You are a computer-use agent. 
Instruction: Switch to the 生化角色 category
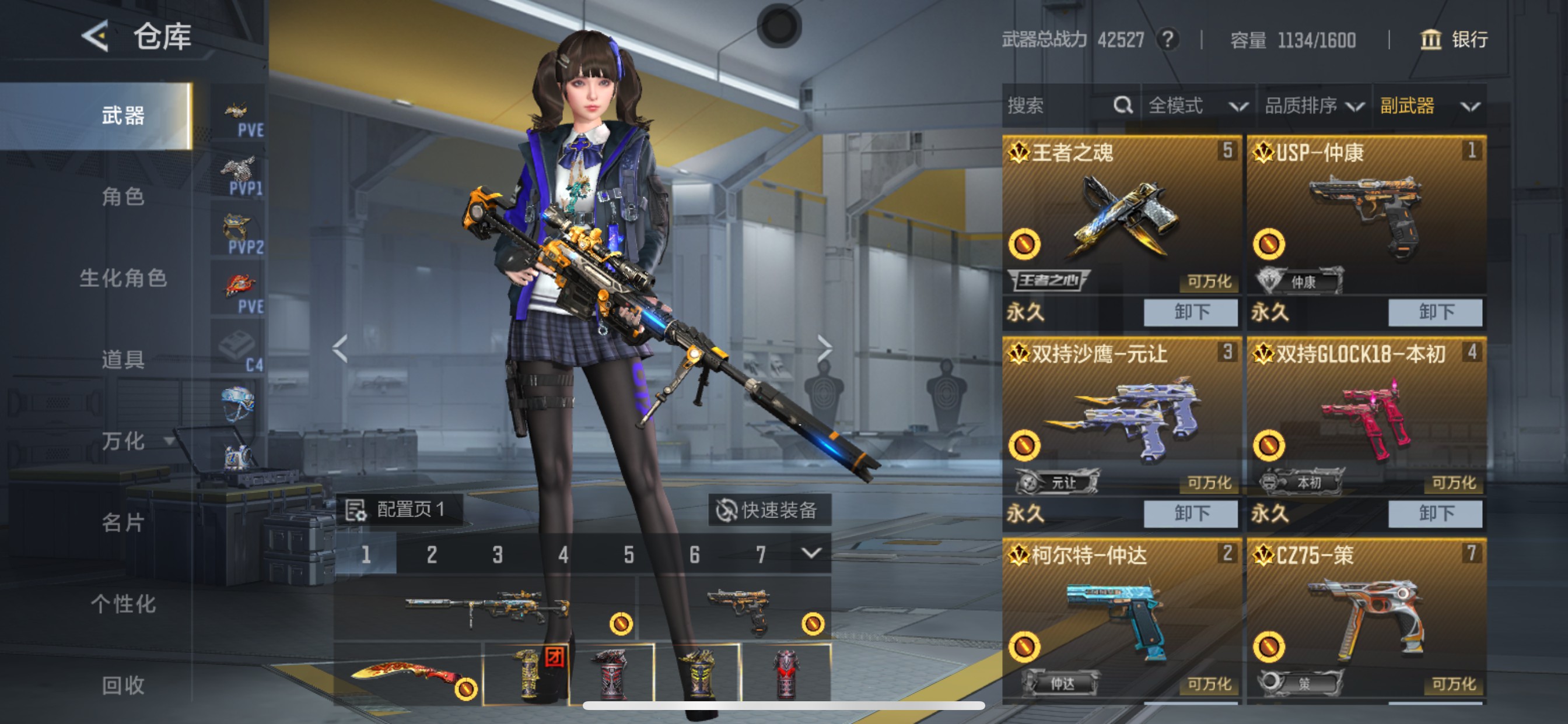click(x=123, y=278)
